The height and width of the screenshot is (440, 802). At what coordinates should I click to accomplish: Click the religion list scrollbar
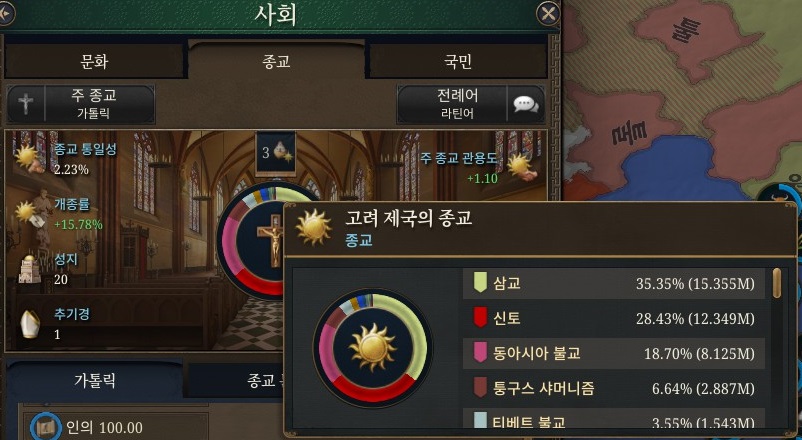[x=777, y=284]
